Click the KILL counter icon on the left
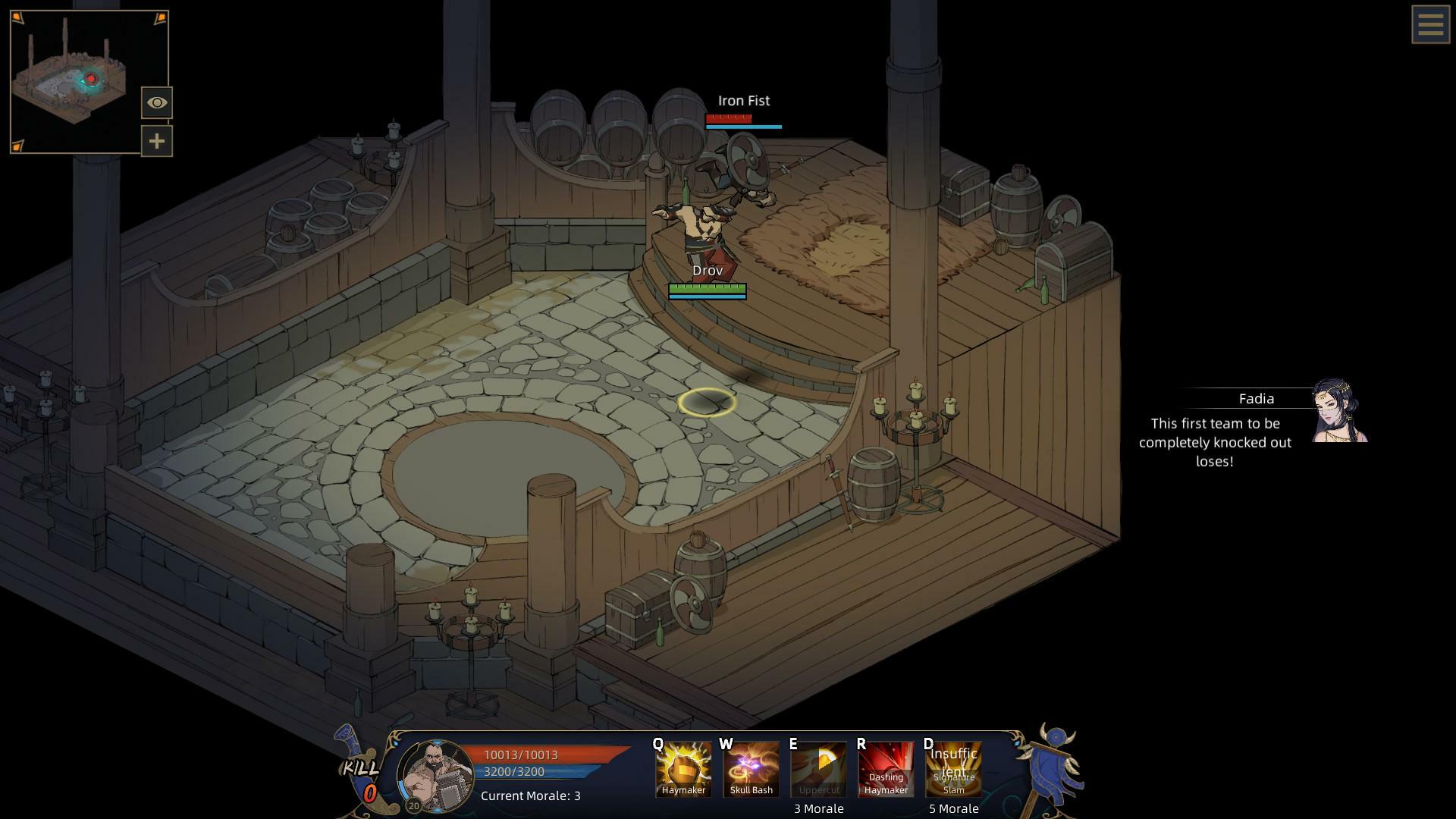 pyautogui.click(x=361, y=773)
